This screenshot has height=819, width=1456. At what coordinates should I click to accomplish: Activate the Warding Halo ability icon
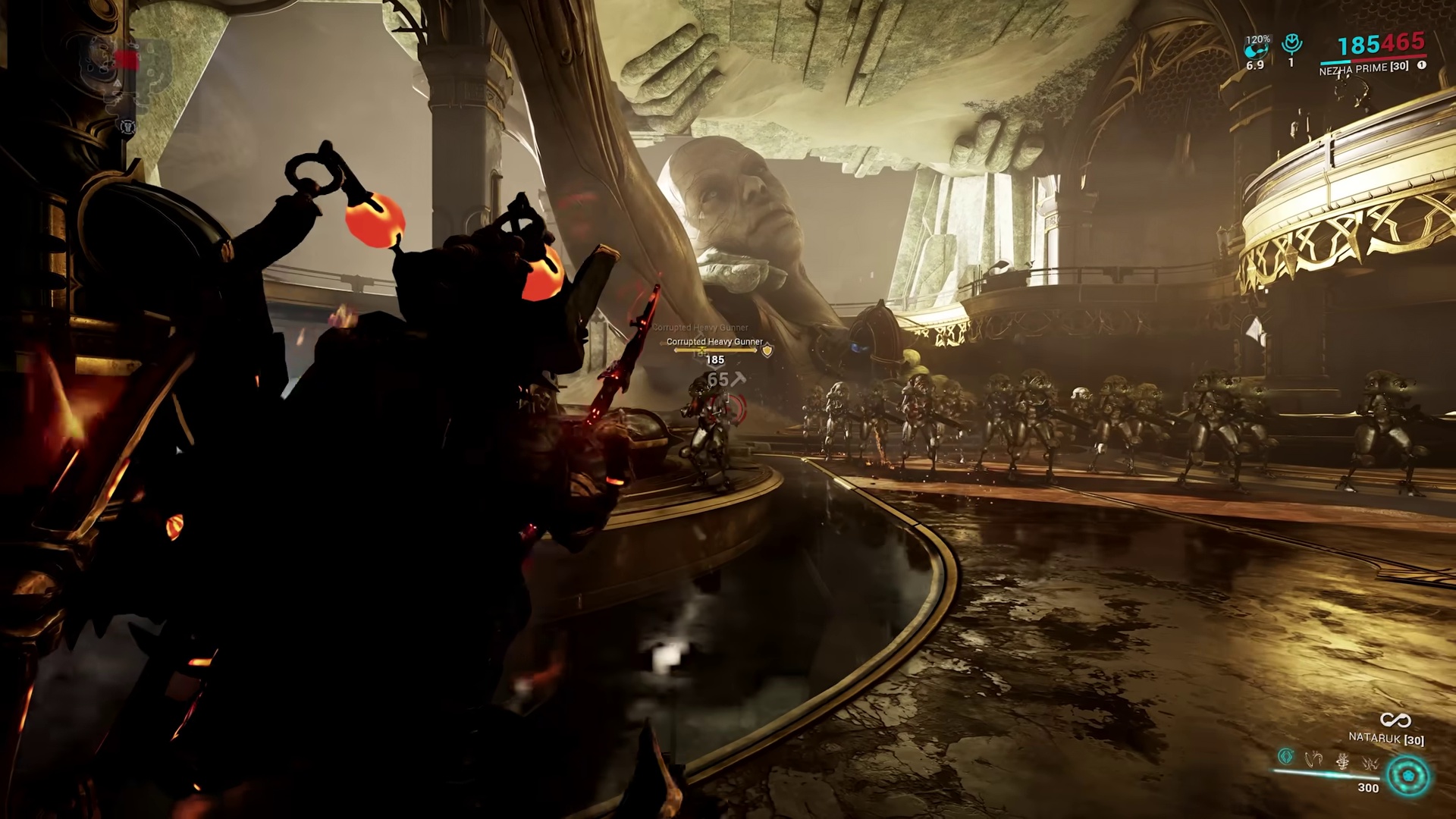[x=1342, y=761]
